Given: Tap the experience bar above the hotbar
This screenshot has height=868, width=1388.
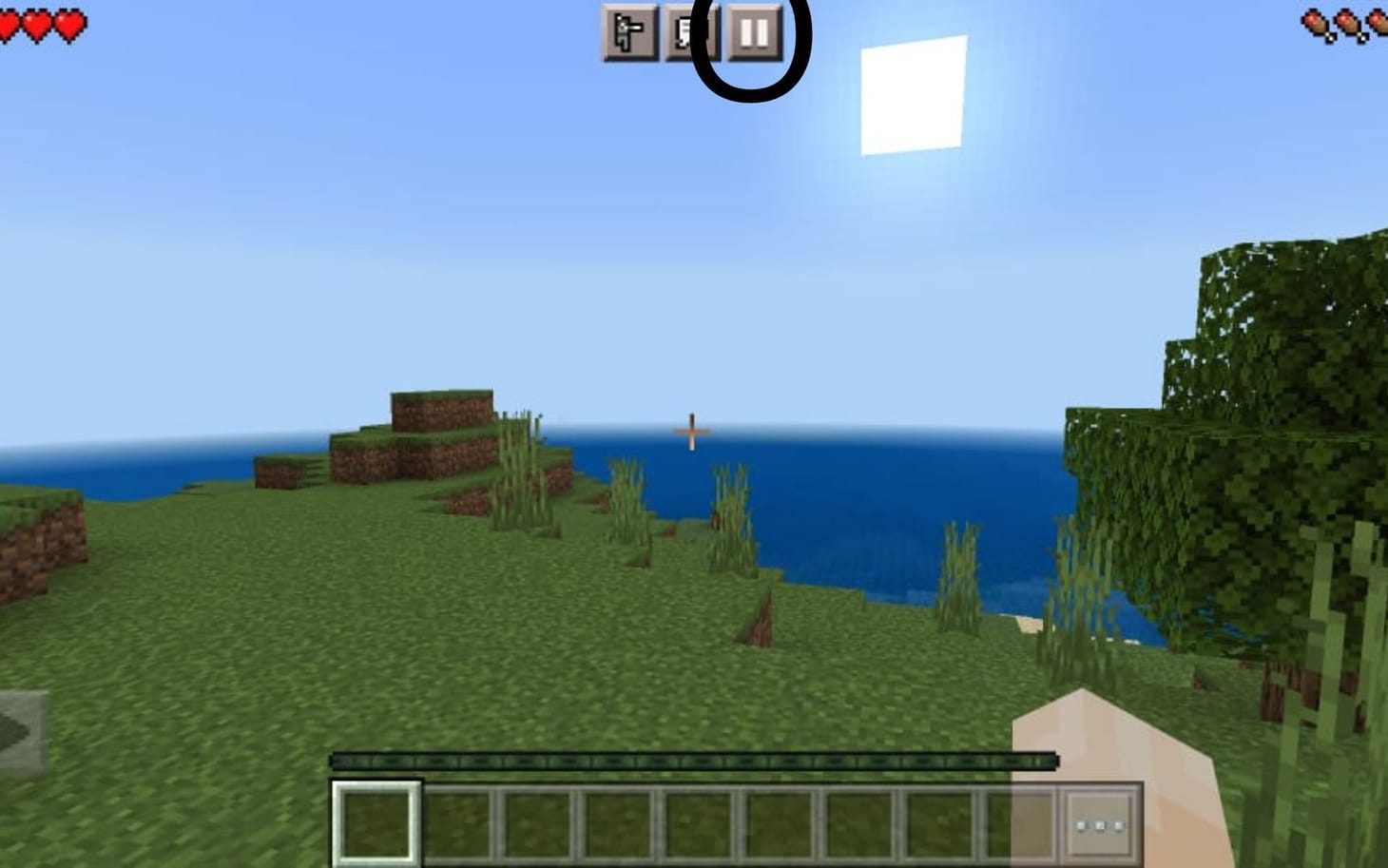Looking at the screenshot, I should pos(692,761).
